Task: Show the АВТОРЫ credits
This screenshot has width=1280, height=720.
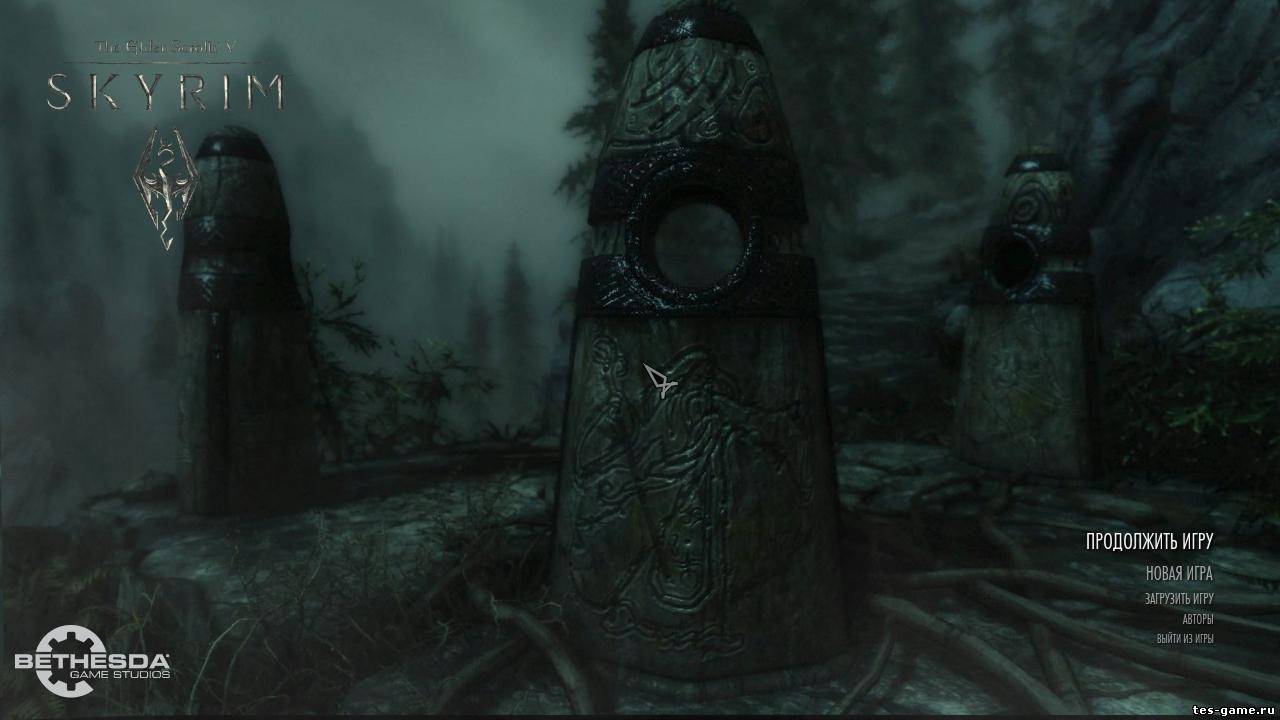Action: pyautogui.click(x=1197, y=619)
